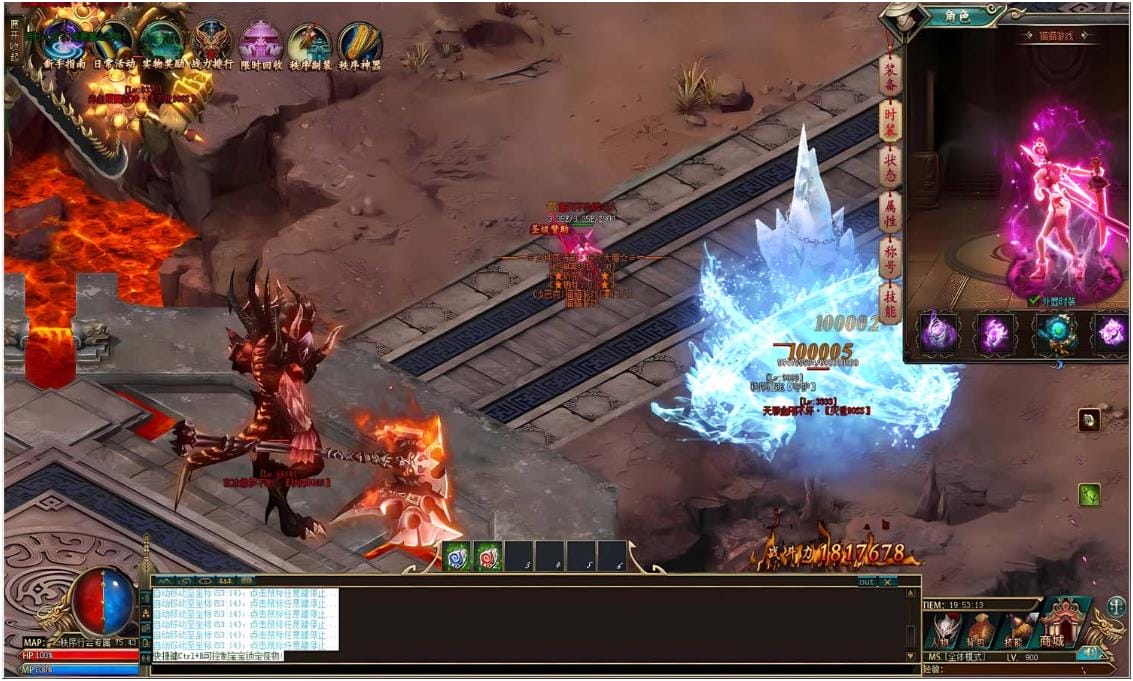The image size is (1133, 681).
Task: Switch to the 状态 status tab
Action: pyautogui.click(x=890, y=166)
